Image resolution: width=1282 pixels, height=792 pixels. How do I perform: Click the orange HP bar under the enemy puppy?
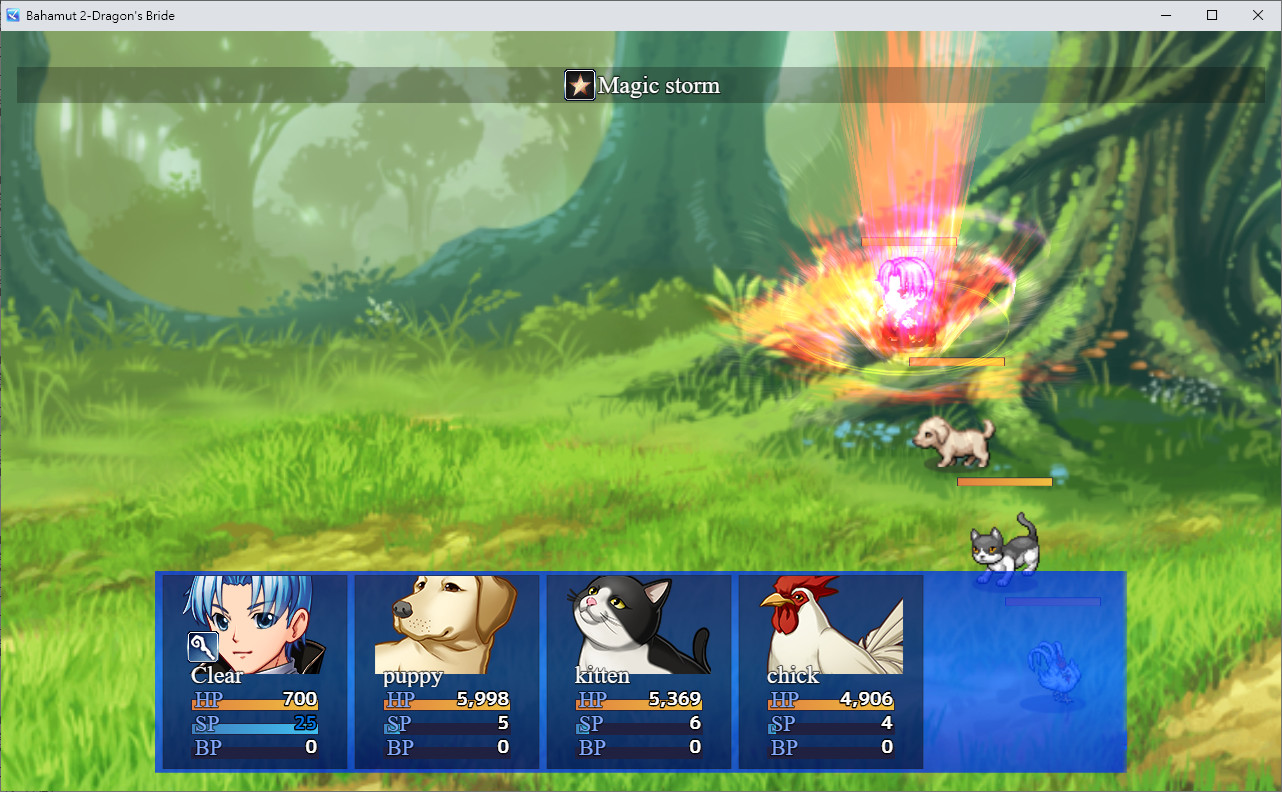point(1004,481)
